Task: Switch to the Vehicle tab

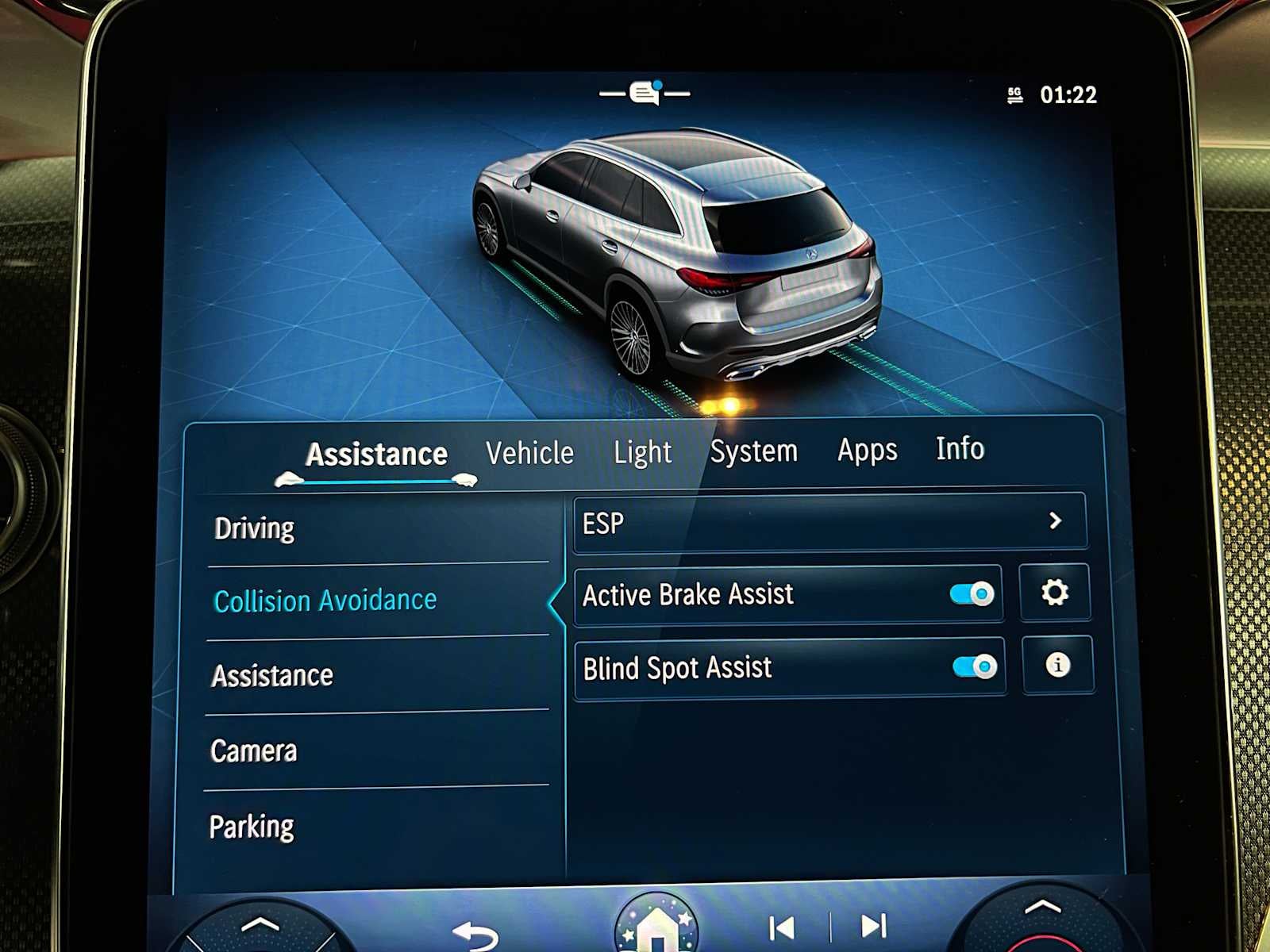Action: point(529,452)
